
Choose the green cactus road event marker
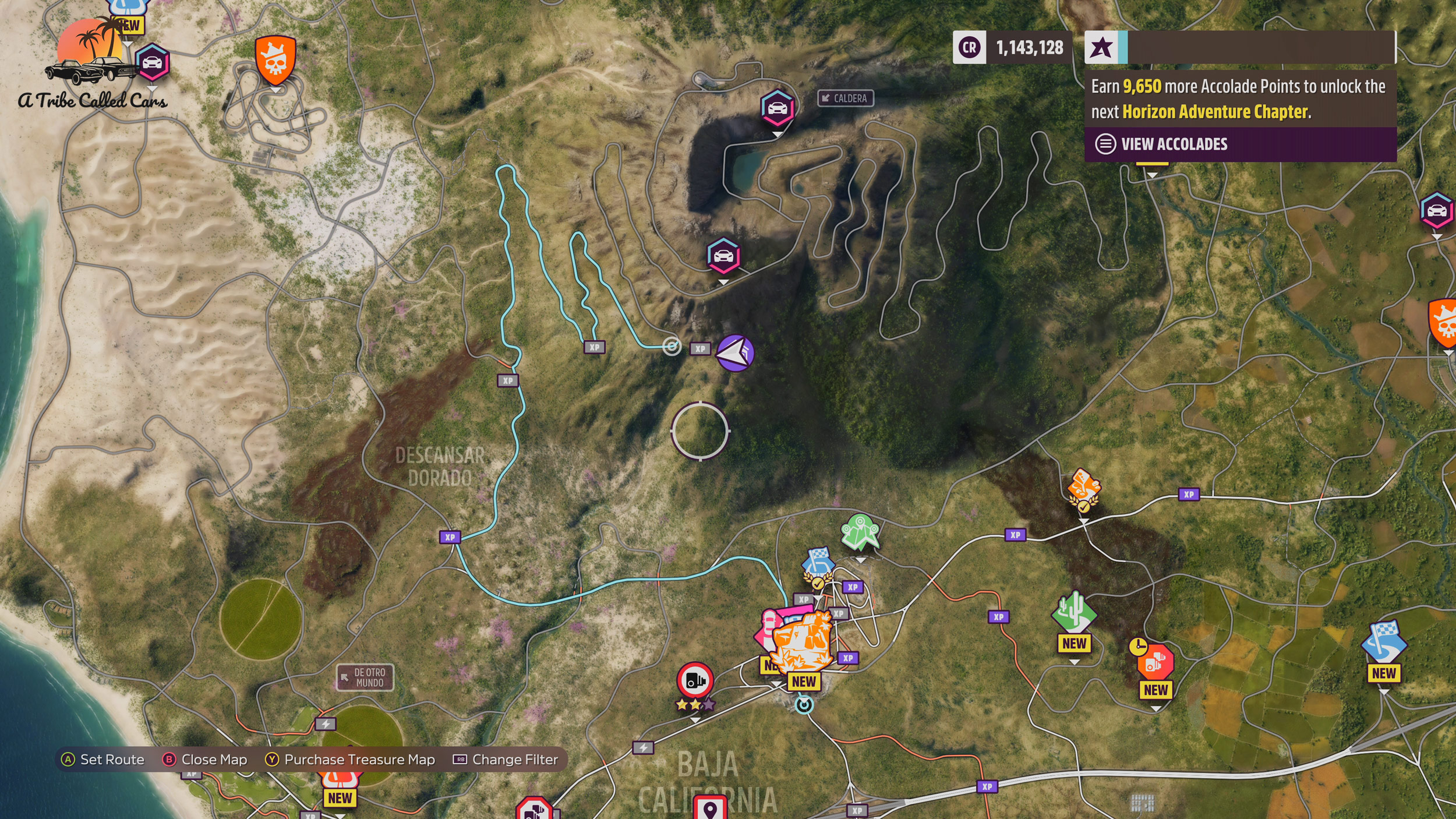tap(1073, 612)
